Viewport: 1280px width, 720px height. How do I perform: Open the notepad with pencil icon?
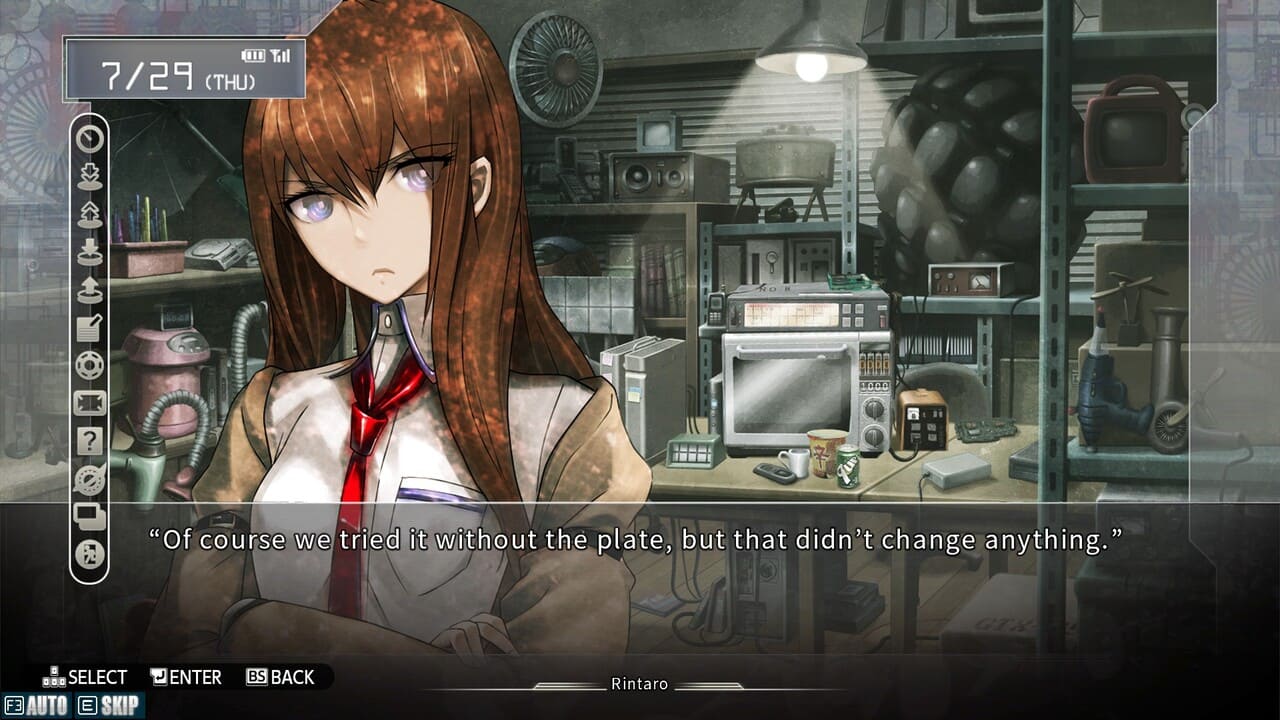90,327
